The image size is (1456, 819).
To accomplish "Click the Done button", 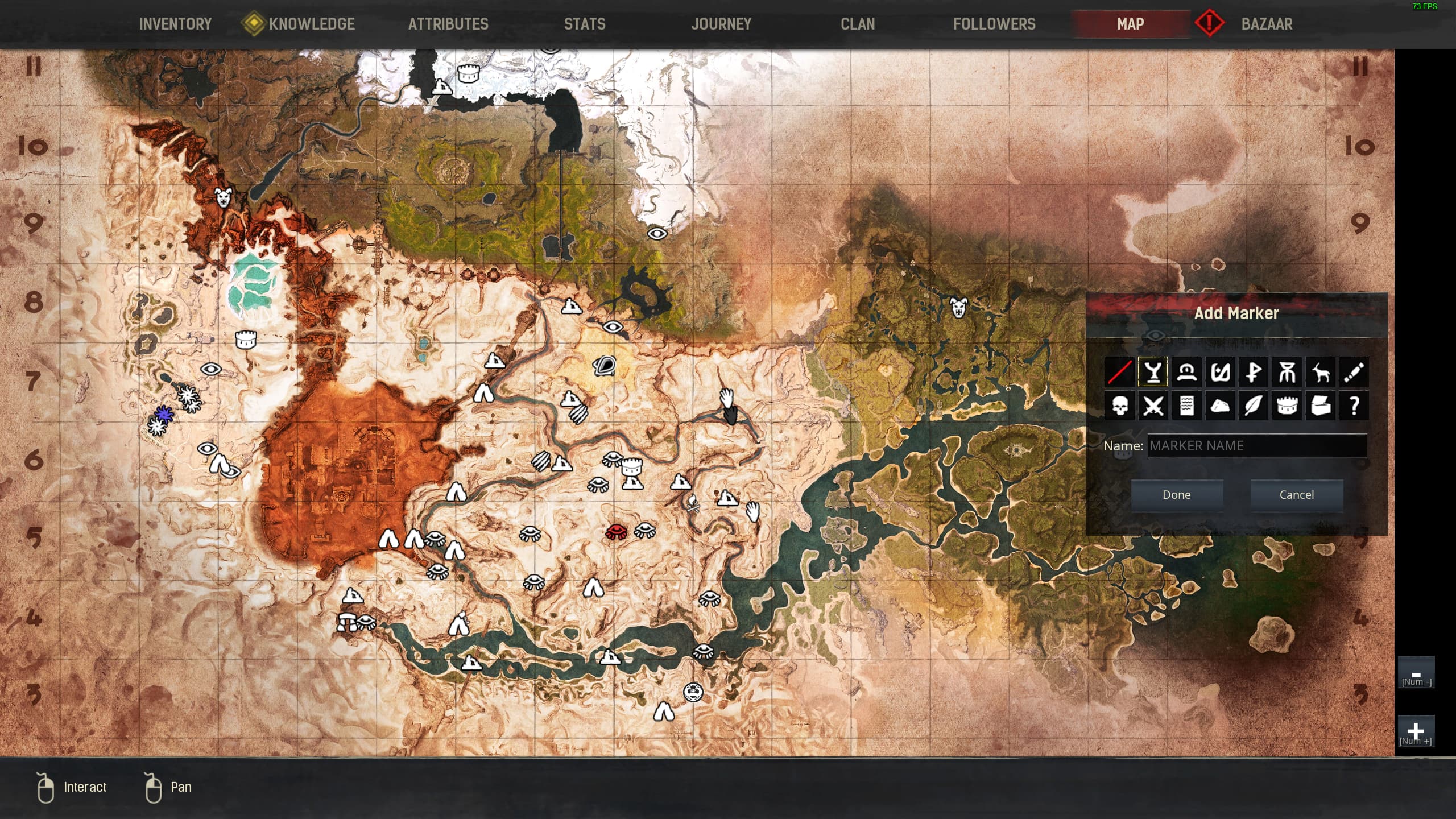I will click(x=1176, y=494).
